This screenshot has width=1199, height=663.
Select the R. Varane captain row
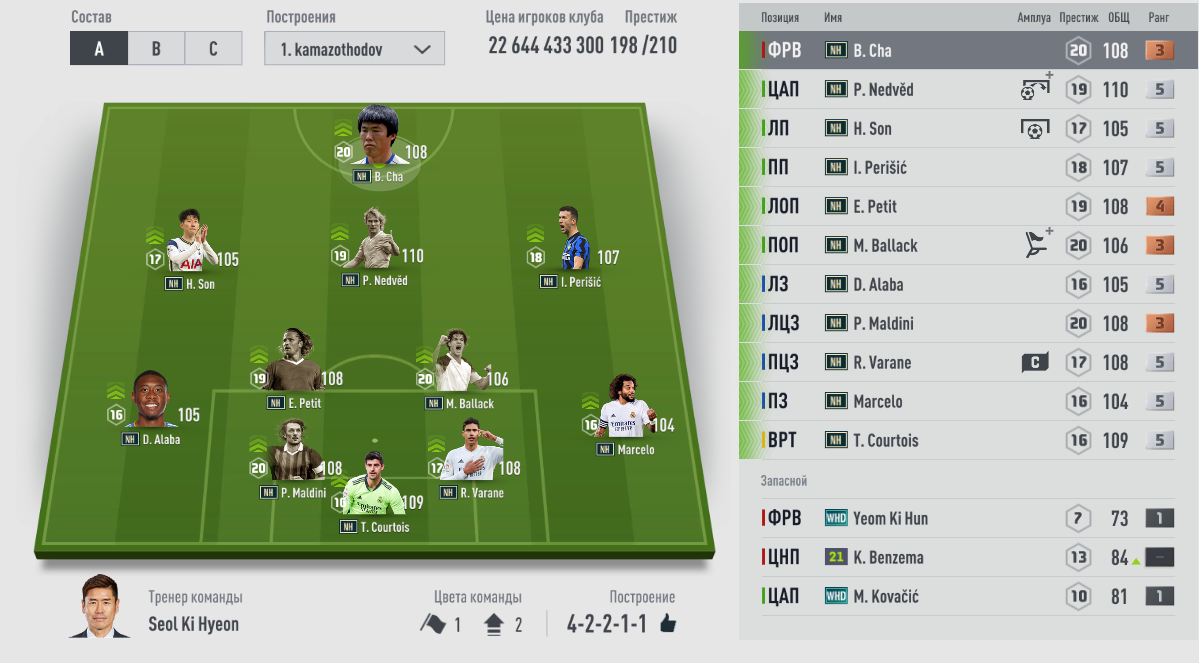967,363
